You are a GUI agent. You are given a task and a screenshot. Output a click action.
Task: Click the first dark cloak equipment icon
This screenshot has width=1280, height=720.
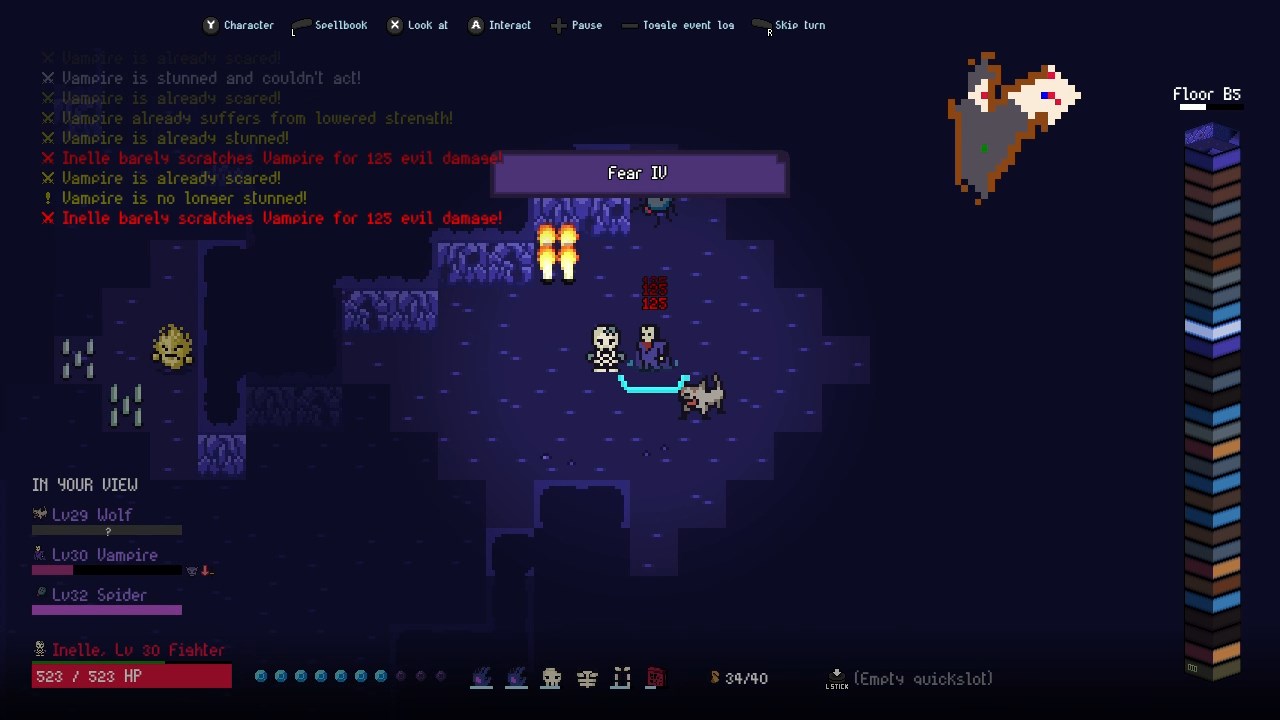pyautogui.click(x=481, y=678)
